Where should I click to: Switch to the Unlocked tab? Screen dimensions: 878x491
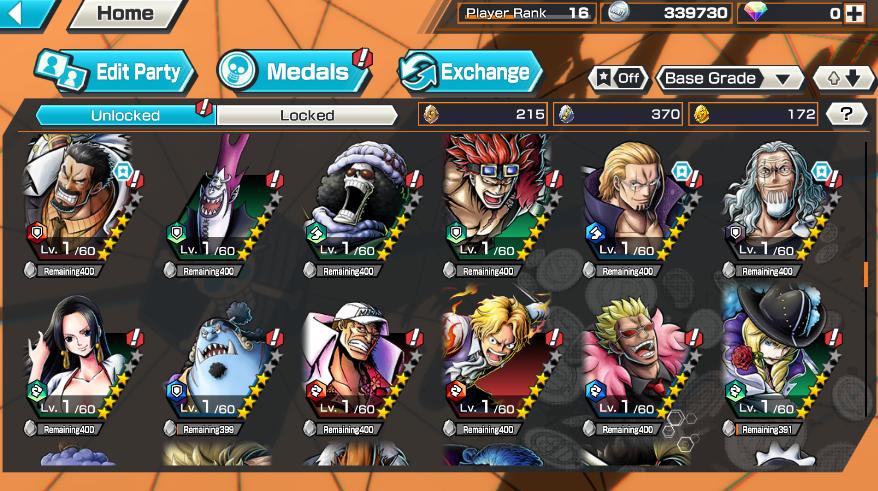pyautogui.click(x=125, y=115)
